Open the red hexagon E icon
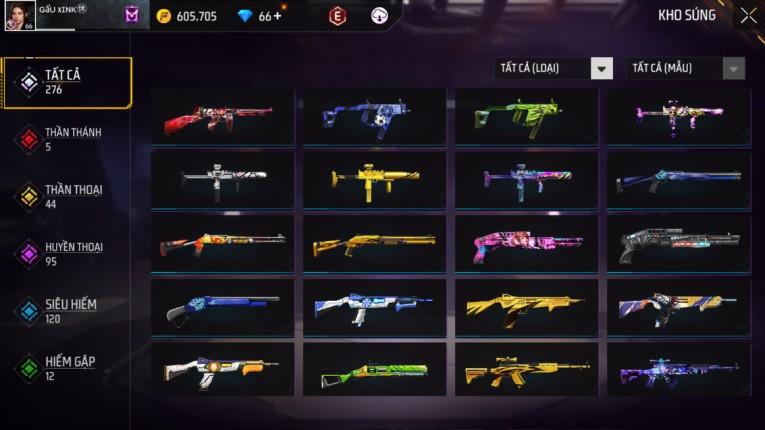The width and height of the screenshot is (765, 430). pos(338,16)
